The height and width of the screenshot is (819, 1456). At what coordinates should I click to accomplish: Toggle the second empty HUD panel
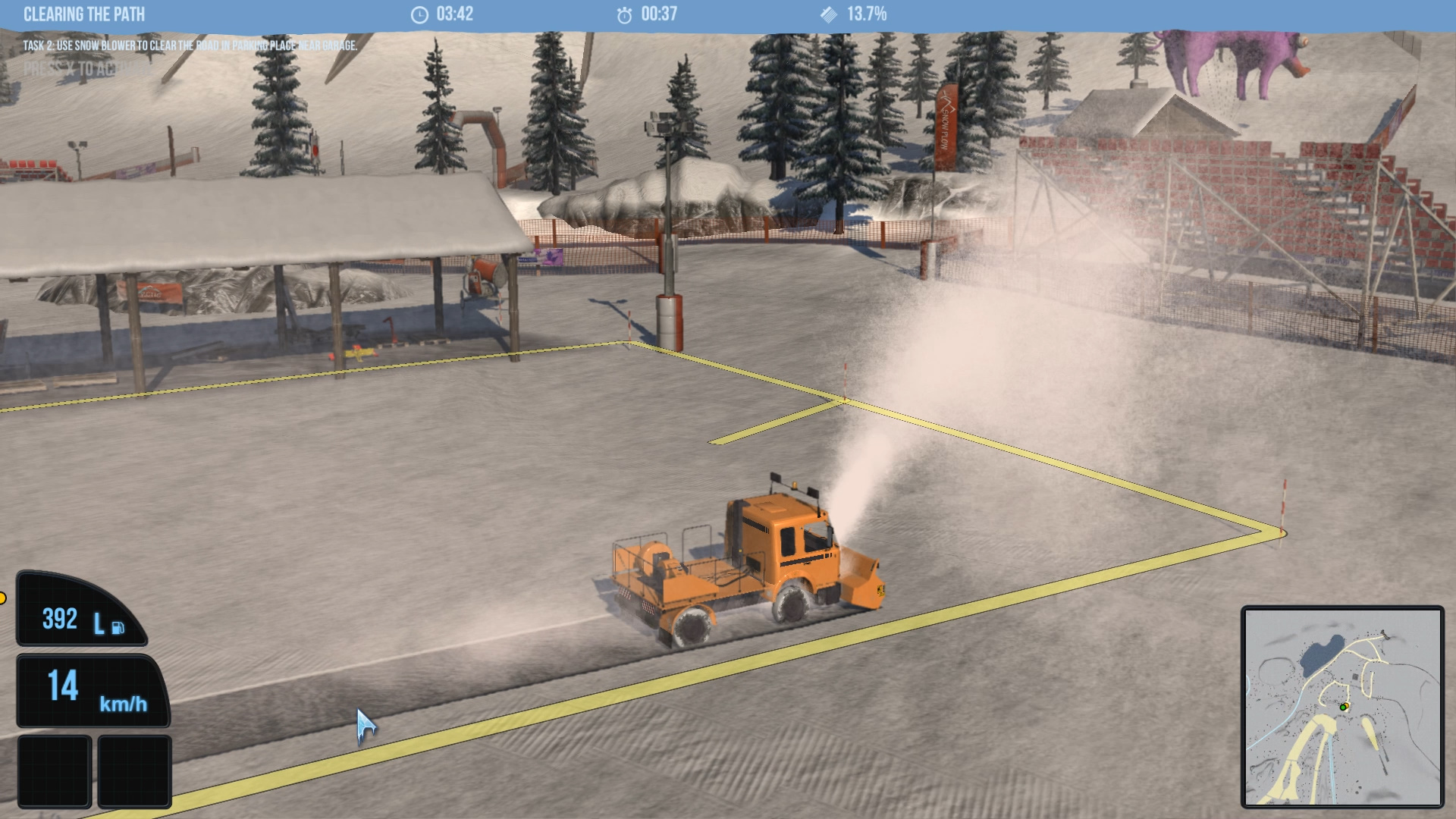click(133, 770)
